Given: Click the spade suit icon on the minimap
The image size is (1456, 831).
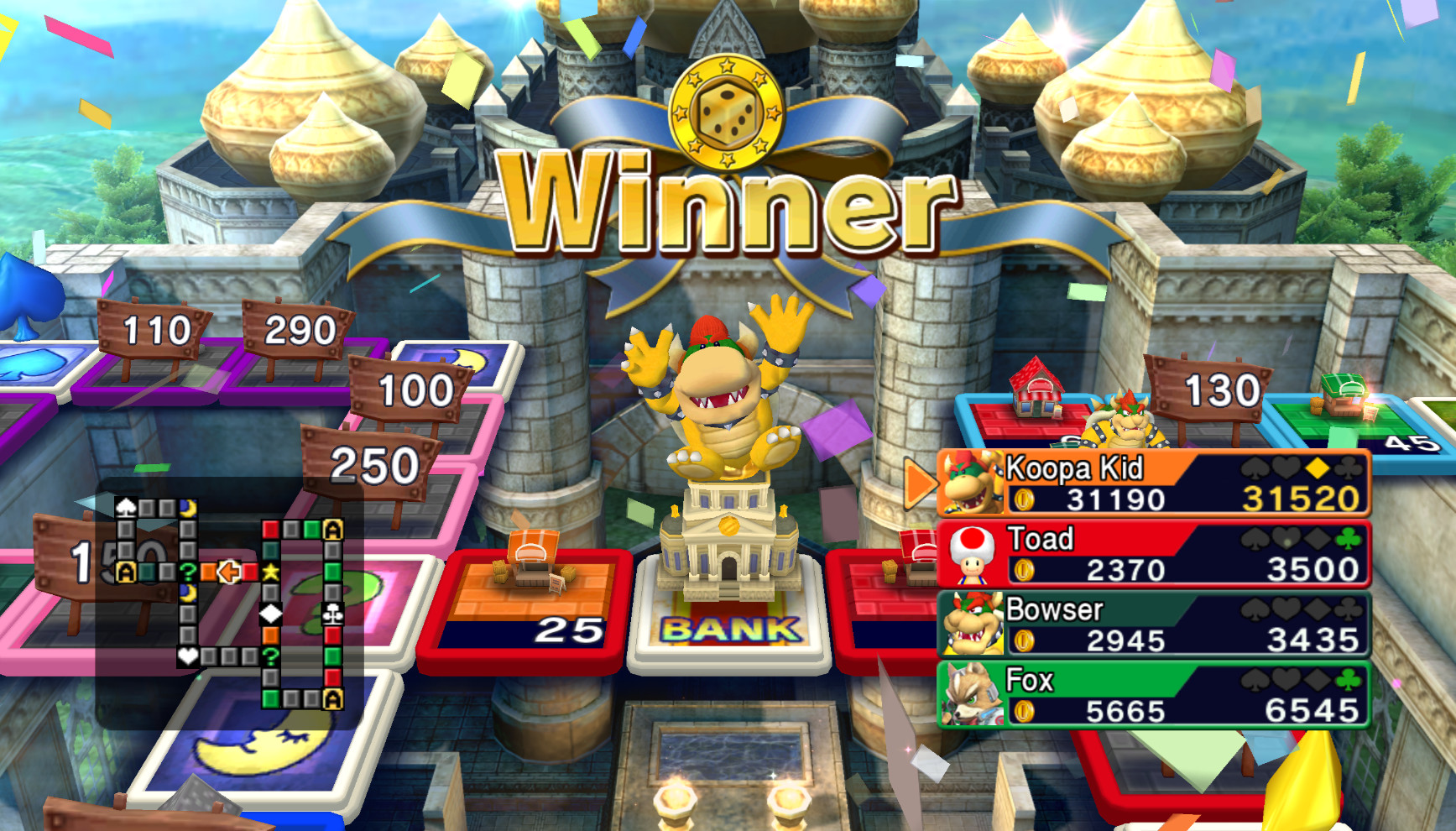Looking at the screenshot, I should click(127, 507).
